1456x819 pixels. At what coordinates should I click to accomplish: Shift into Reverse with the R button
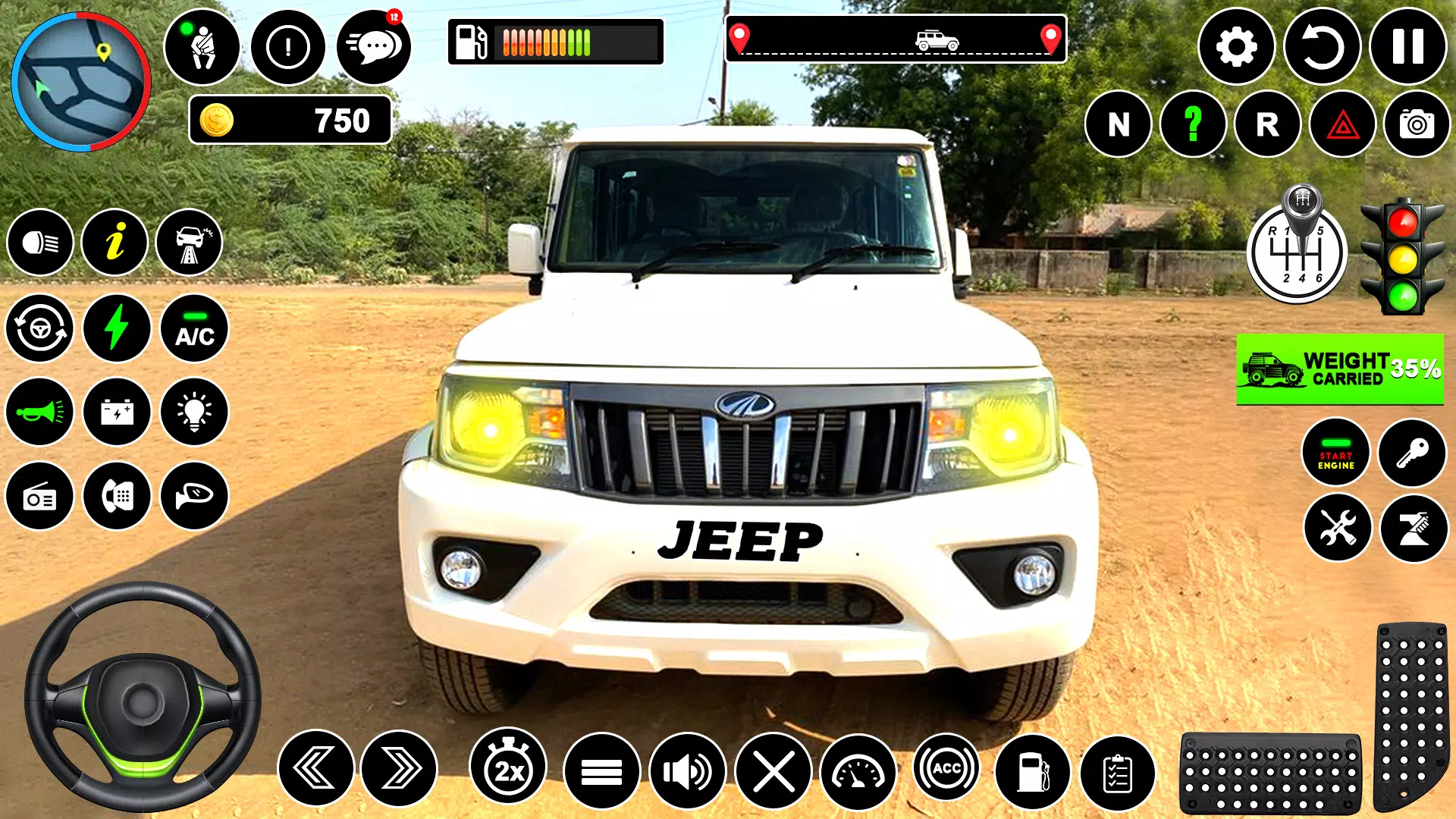(1267, 124)
